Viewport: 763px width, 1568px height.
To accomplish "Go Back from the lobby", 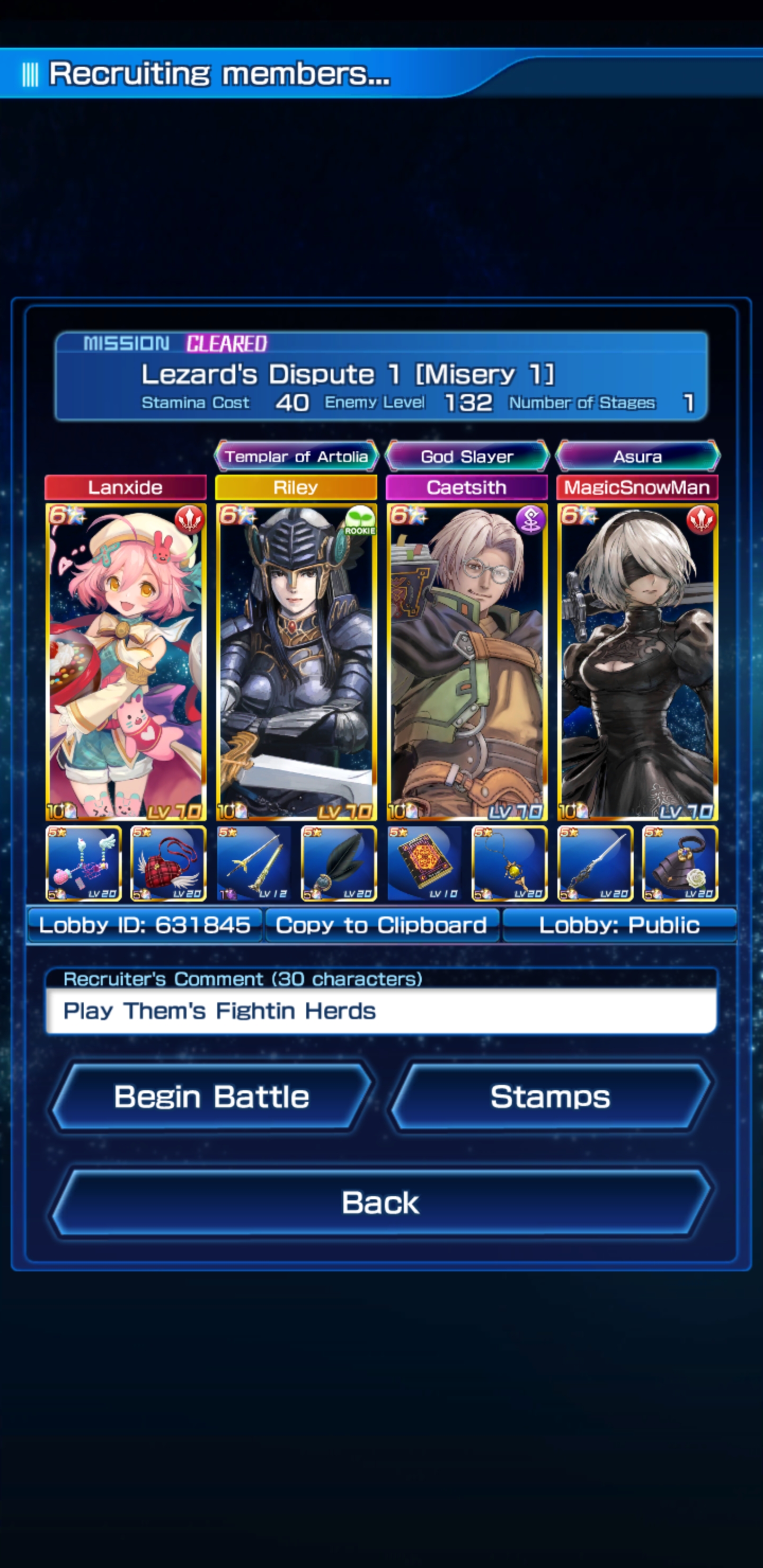I will (380, 1203).
